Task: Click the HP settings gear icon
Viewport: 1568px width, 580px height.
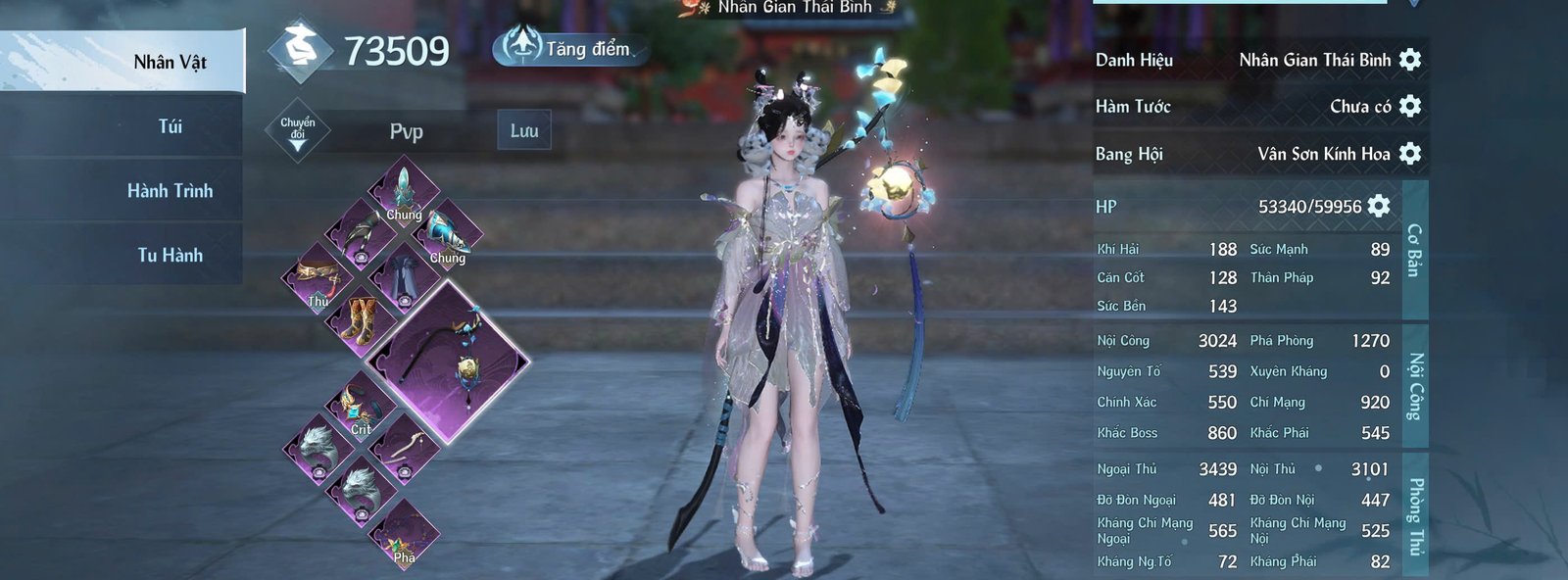Action: click(x=1379, y=206)
